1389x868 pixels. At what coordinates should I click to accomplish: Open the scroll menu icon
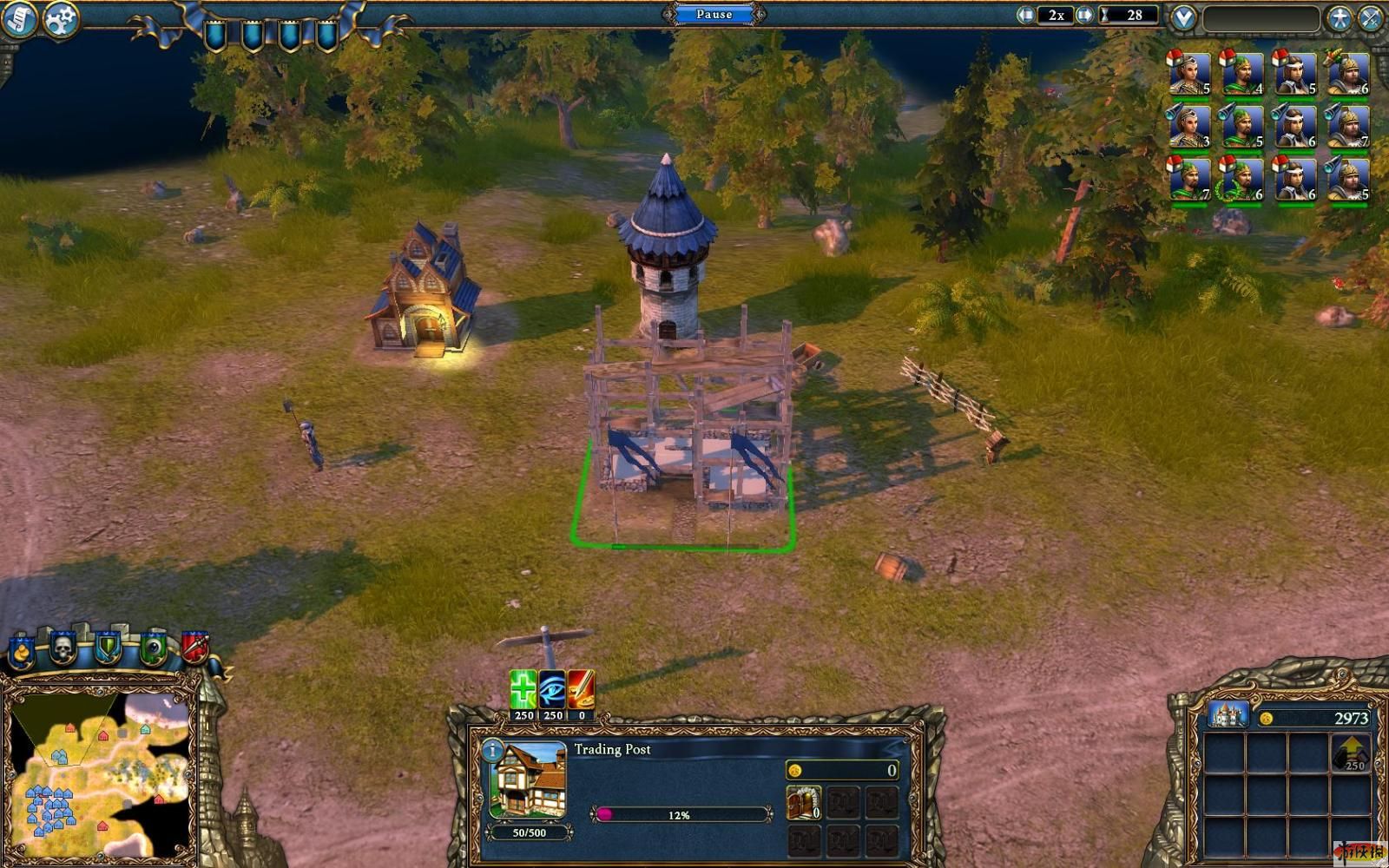point(19,19)
